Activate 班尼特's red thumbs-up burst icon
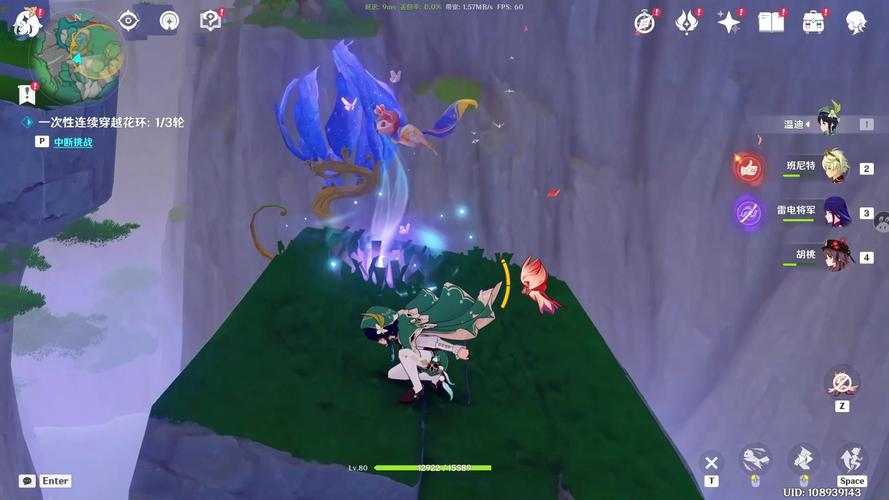Viewport: 889px width, 500px height. pos(748,167)
